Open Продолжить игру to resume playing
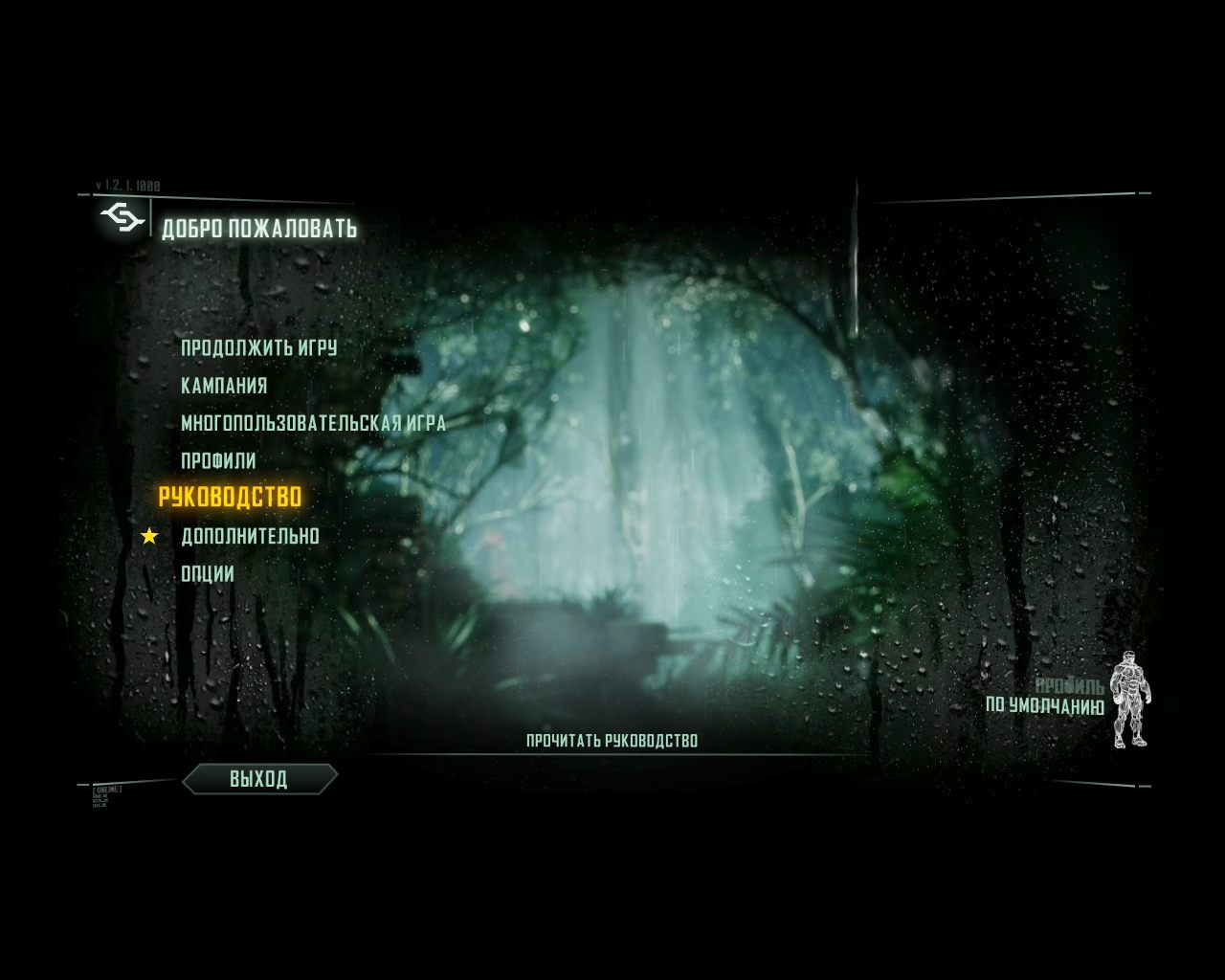This screenshot has width=1225, height=980. (x=258, y=348)
